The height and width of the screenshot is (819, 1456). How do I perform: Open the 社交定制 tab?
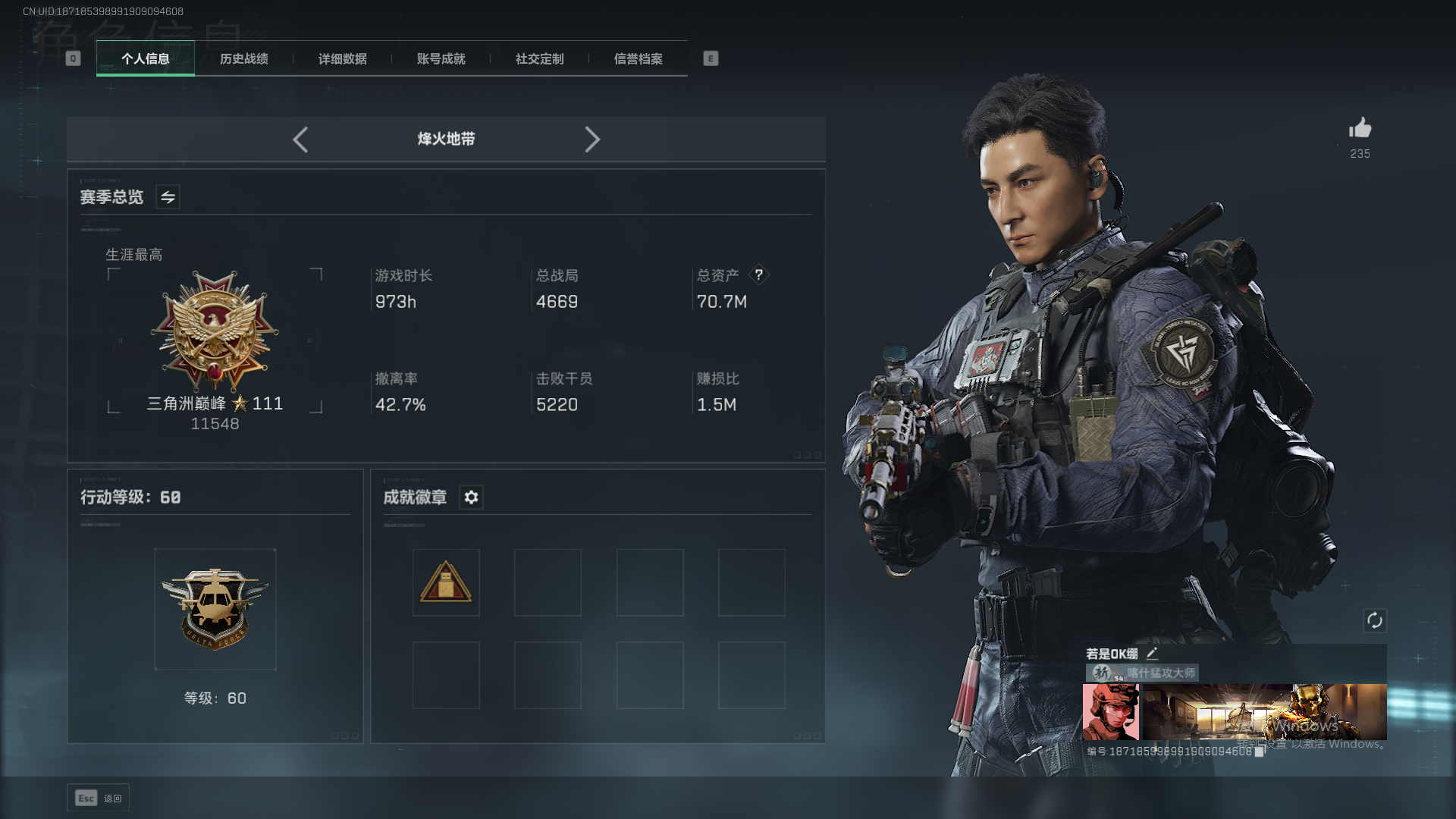pos(540,58)
